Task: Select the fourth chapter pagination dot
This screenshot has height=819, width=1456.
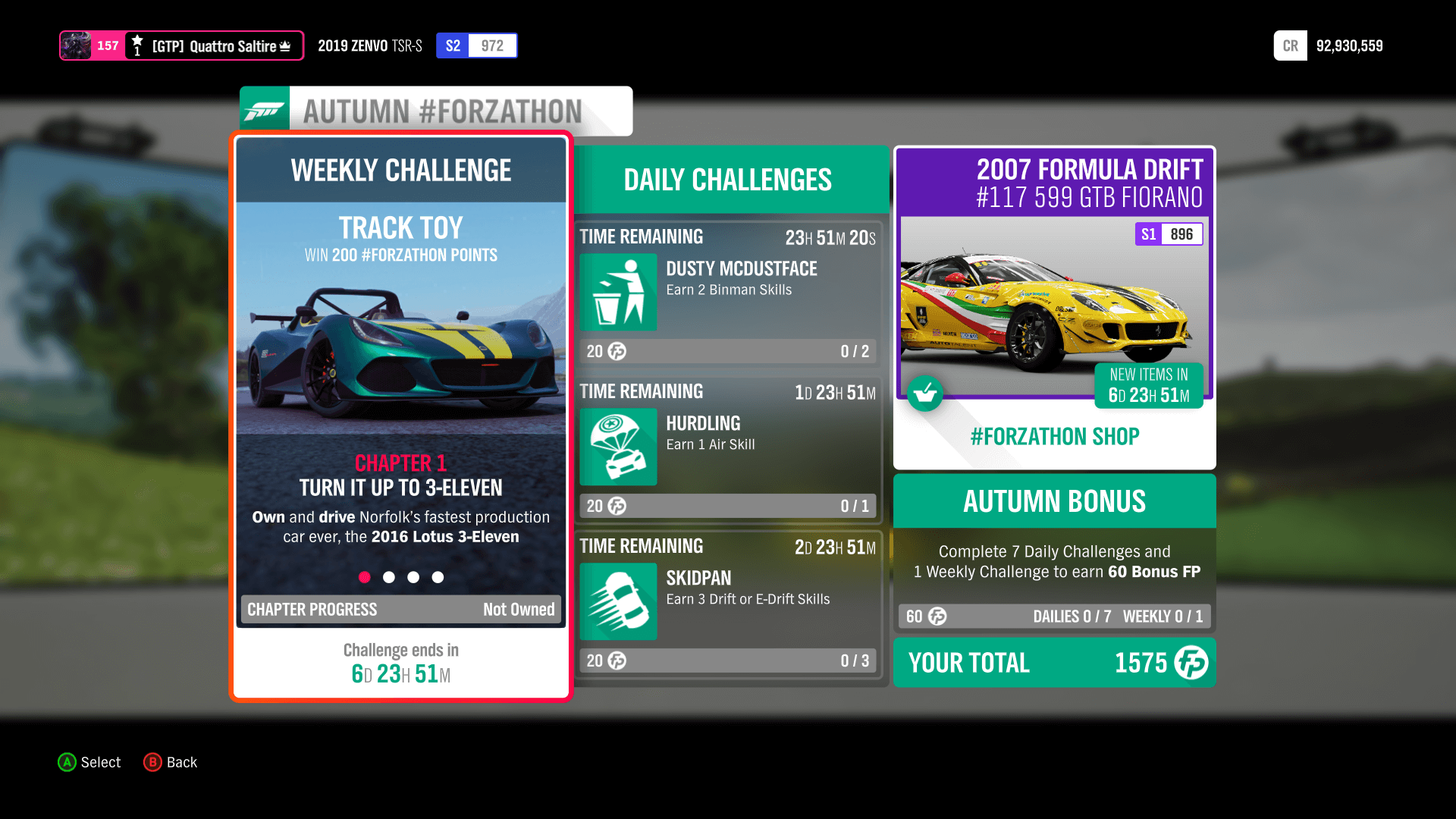Action: click(438, 577)
